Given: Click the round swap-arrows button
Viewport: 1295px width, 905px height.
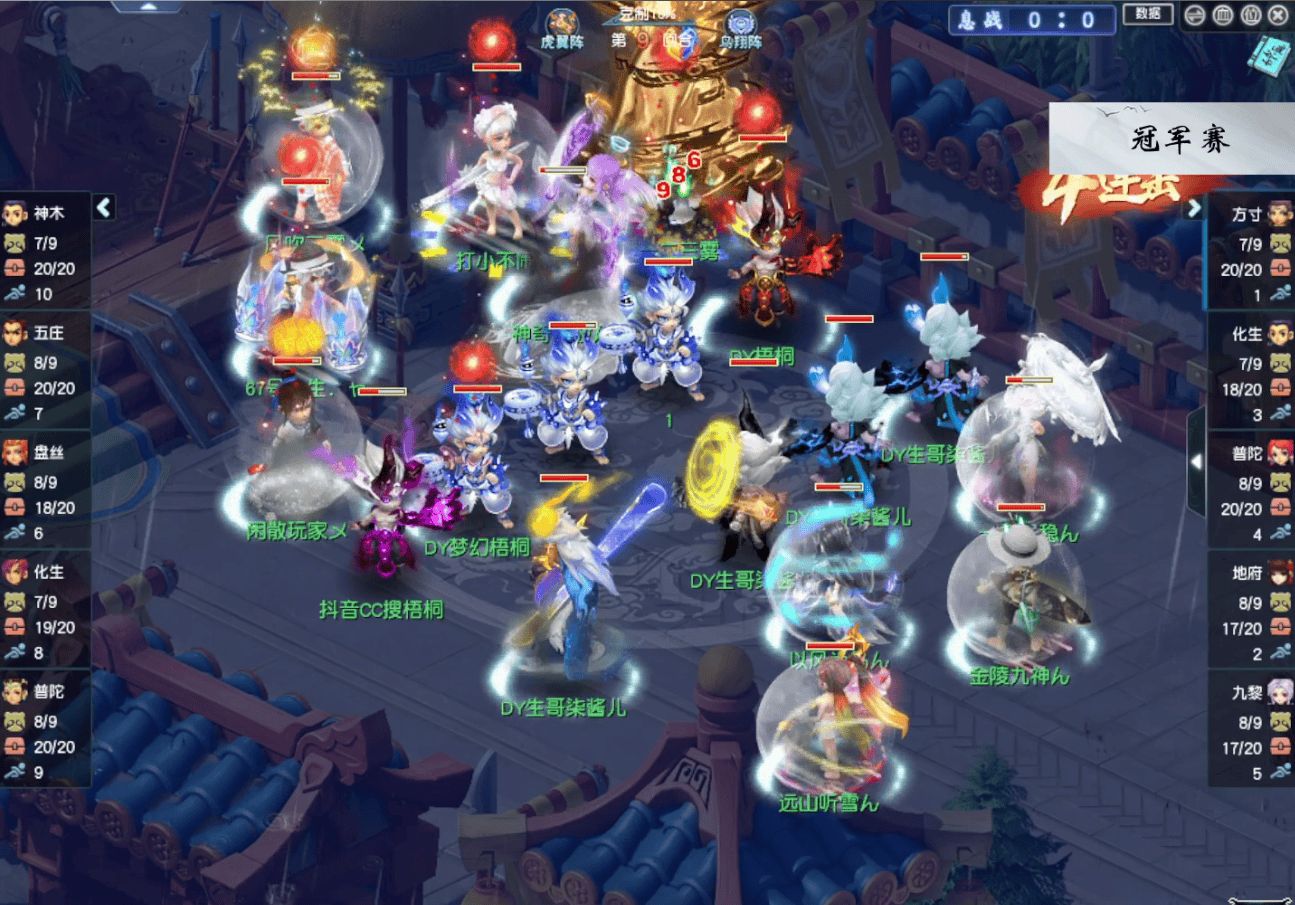Looking at the screenshot, I should point(1194,14).
